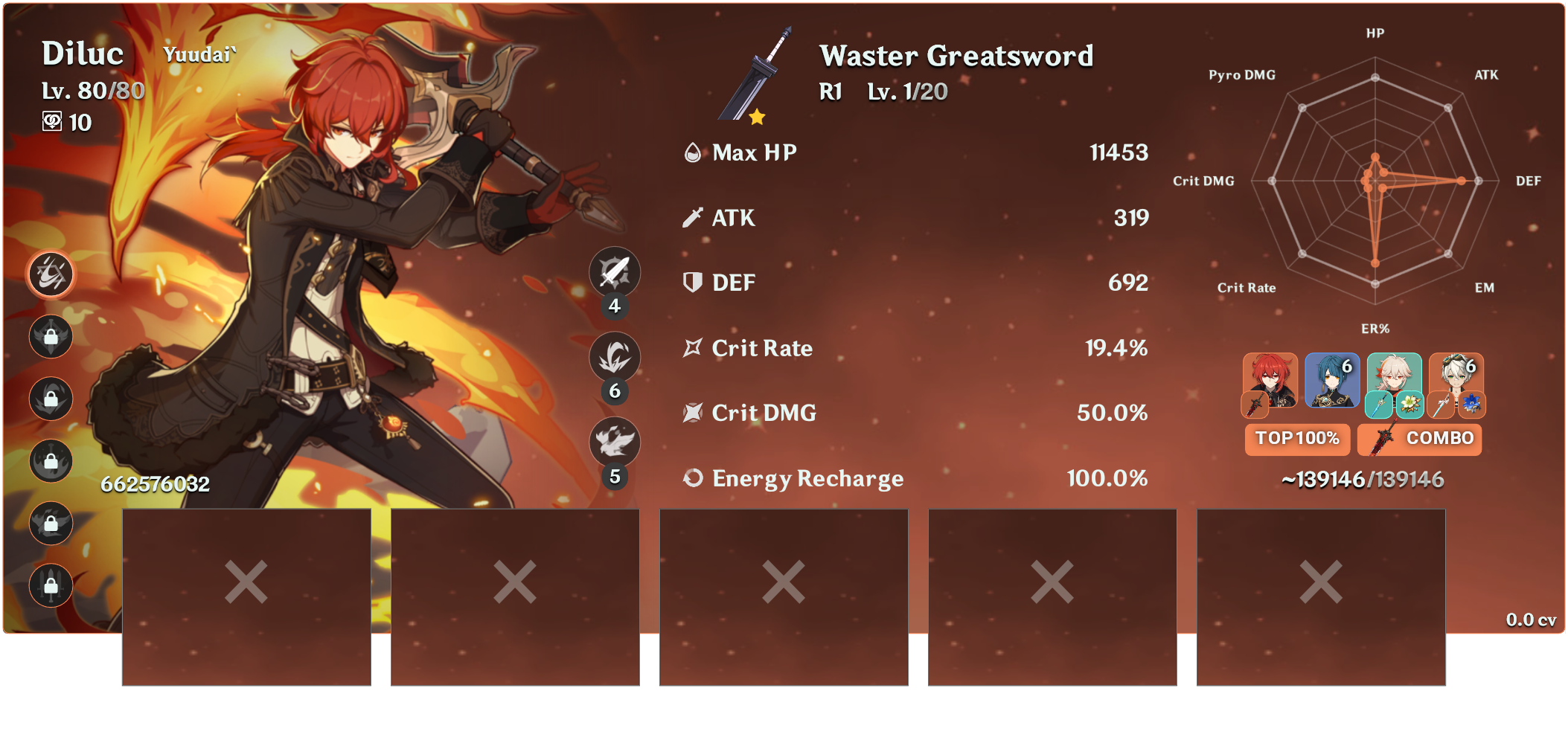The width and height of the screenshot is (1568, 740).
Task: Click the first locked constellation below the active one
Action: [50, 337]
